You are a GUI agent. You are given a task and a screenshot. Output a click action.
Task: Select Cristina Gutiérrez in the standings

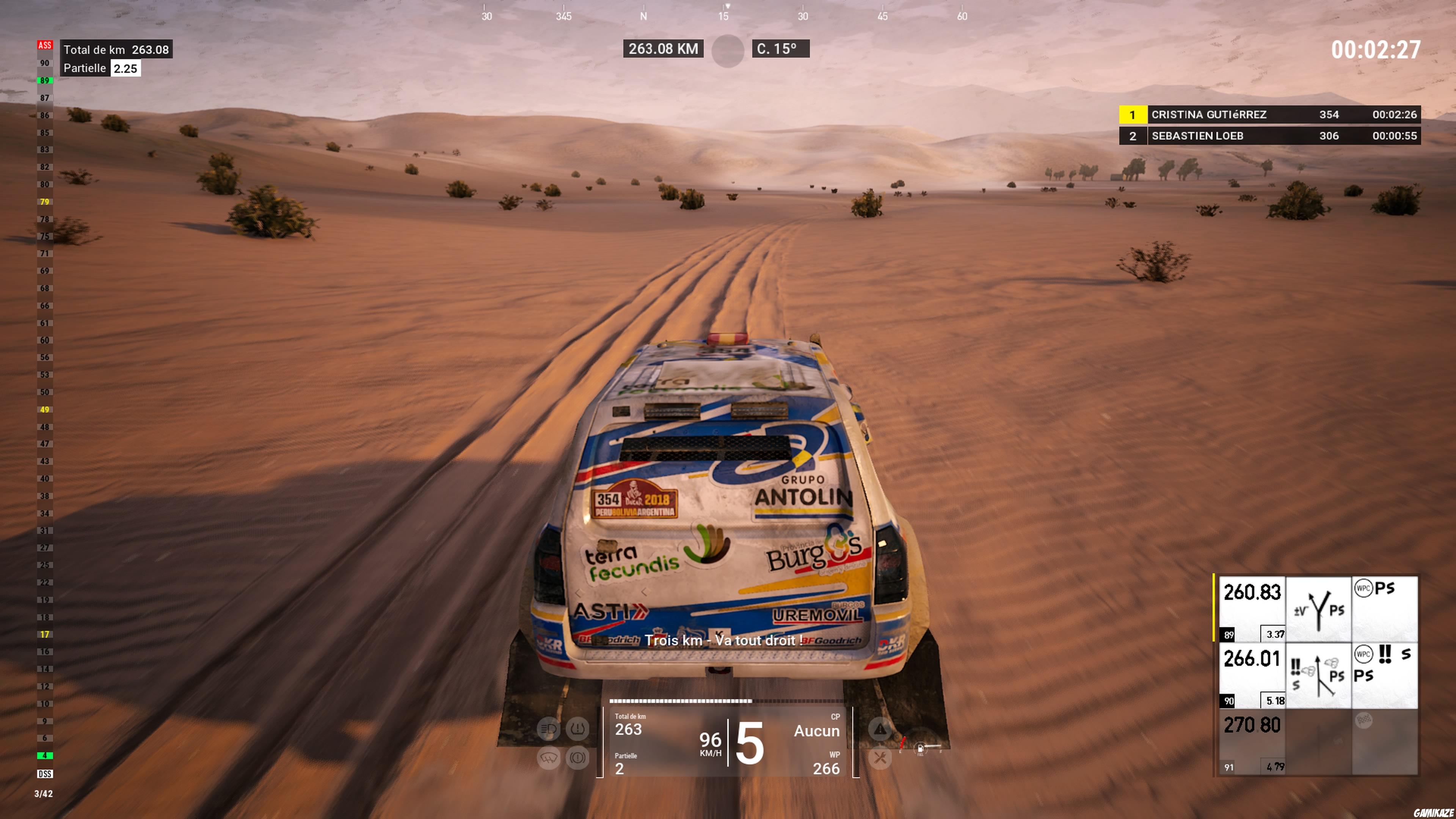tap(1272, 115)
